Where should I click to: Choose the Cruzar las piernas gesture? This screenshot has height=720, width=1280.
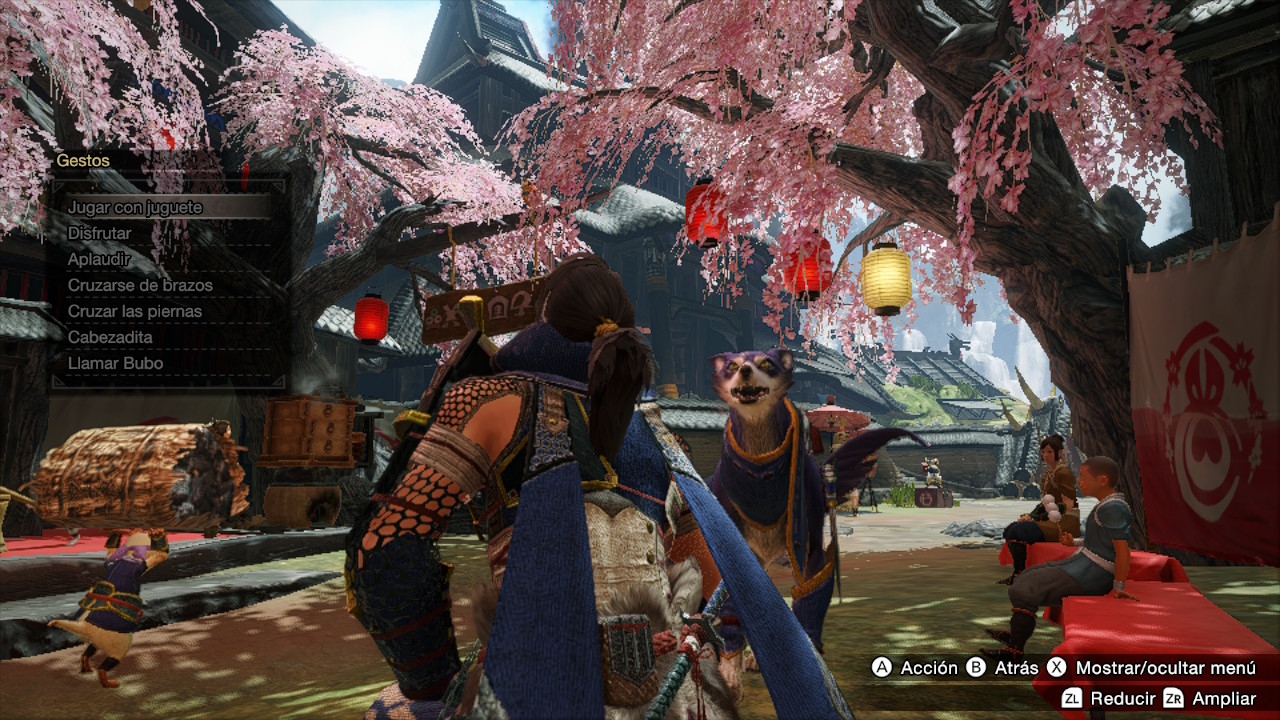tap(135, 311)
